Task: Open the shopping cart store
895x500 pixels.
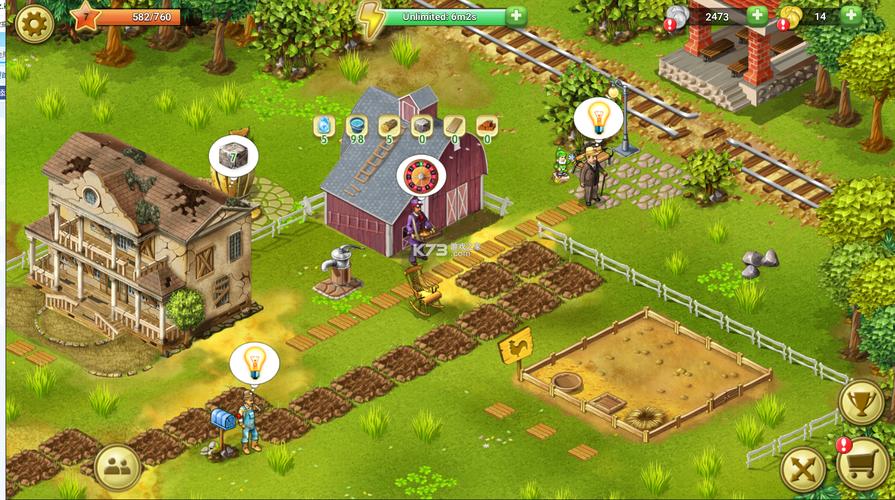Action: (x=861, y=466)
